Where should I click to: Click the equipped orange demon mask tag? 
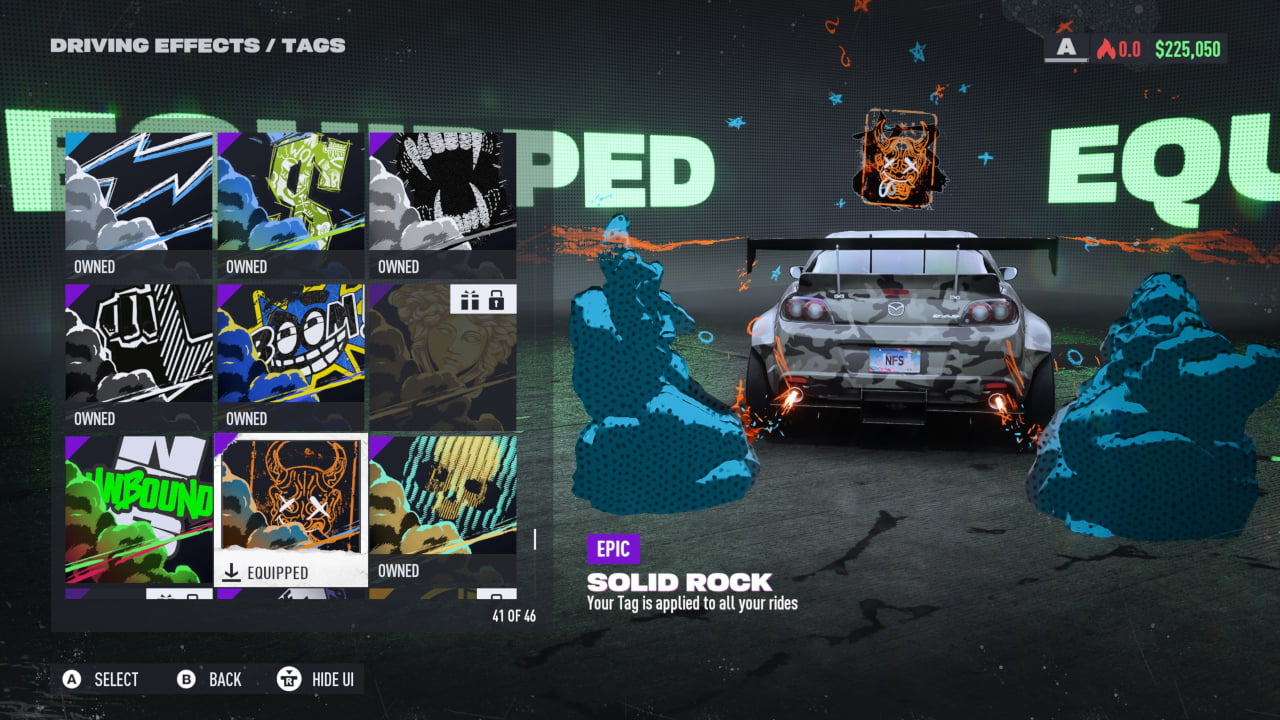click(x=291, y=508)
